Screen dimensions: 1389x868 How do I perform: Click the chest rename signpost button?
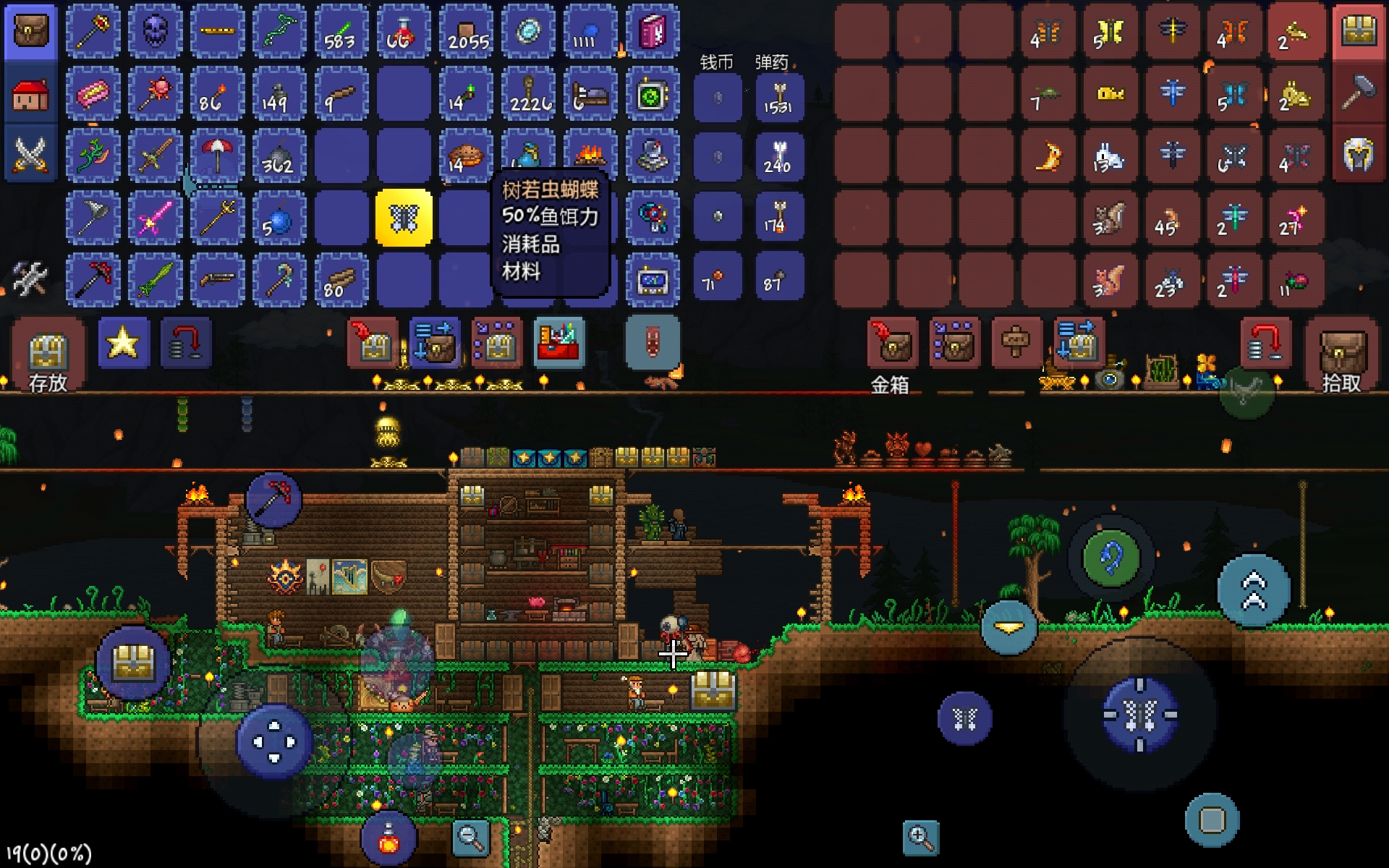coord(1016,341)
